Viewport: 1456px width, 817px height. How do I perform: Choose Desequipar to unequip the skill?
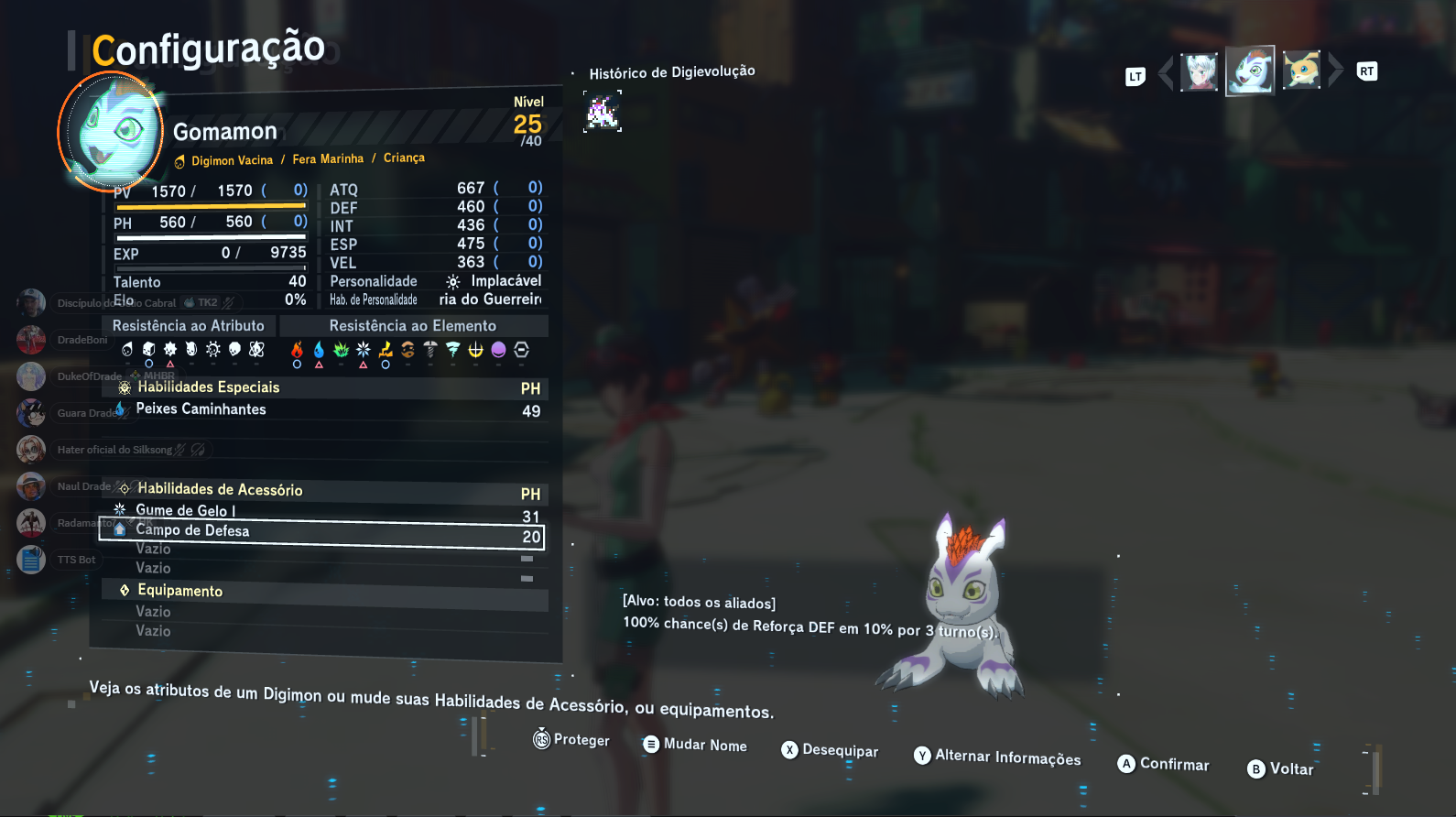pos(830,751)
